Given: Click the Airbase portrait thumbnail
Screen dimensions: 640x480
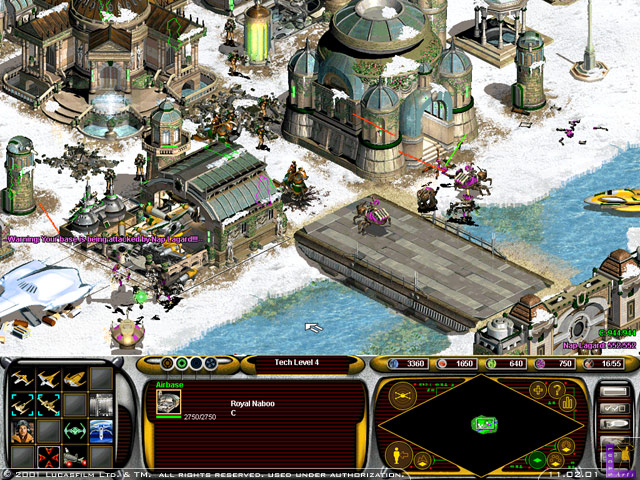Looking at the screenshot, I should 169,402.
